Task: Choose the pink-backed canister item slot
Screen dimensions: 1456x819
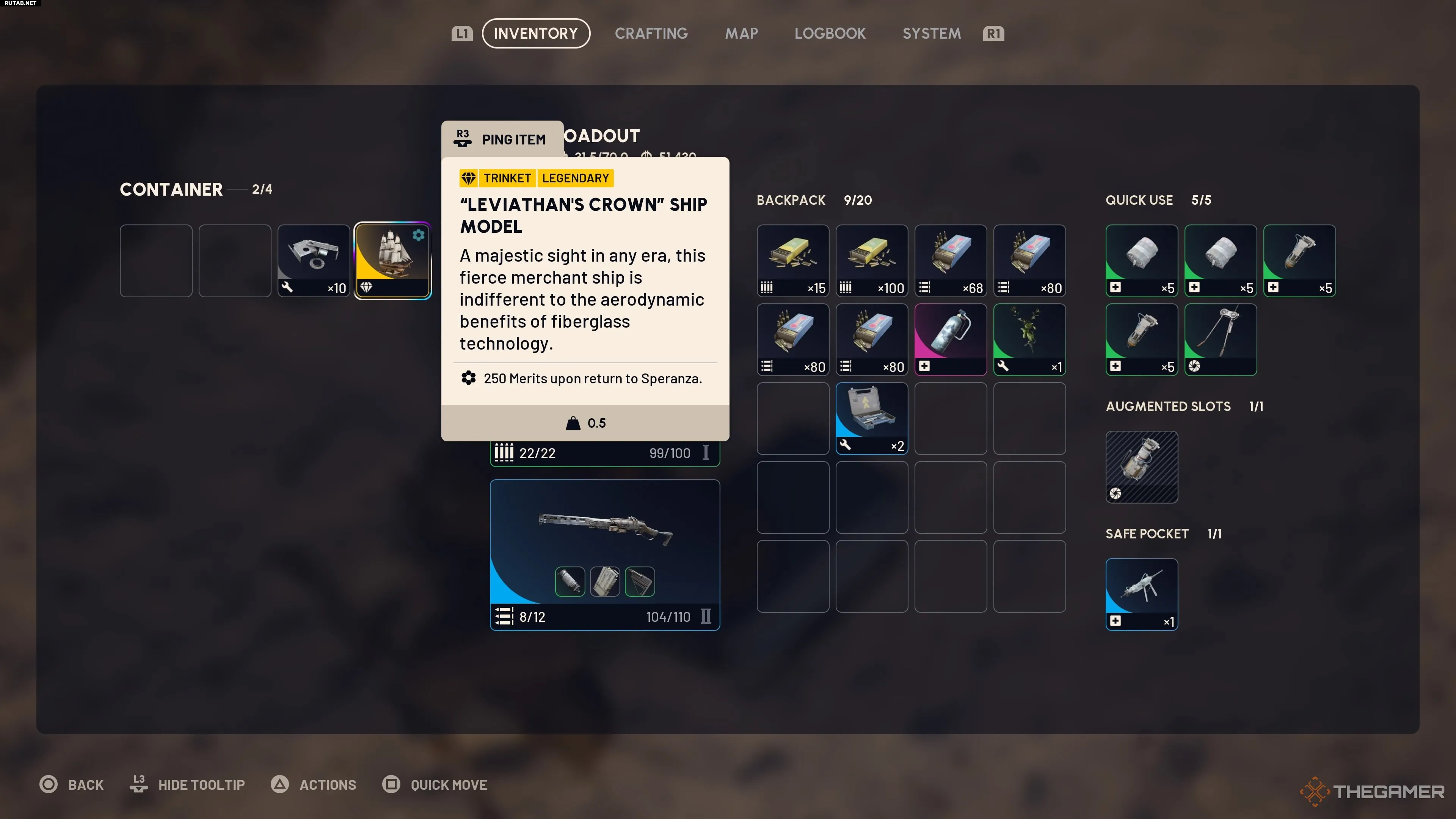Action: pyautogui.click(x=951, y=339)
